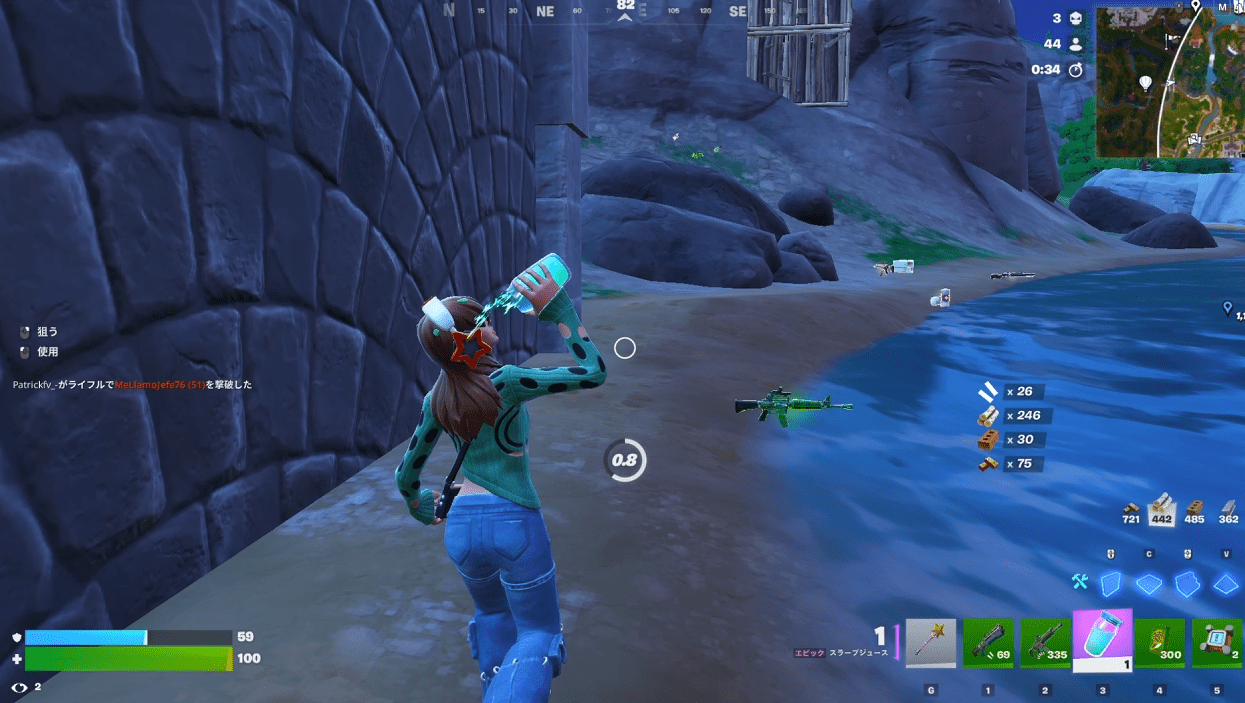
Task: Select the assault rifle slot with 335 ammo
Action: [x=1045, y=643]
